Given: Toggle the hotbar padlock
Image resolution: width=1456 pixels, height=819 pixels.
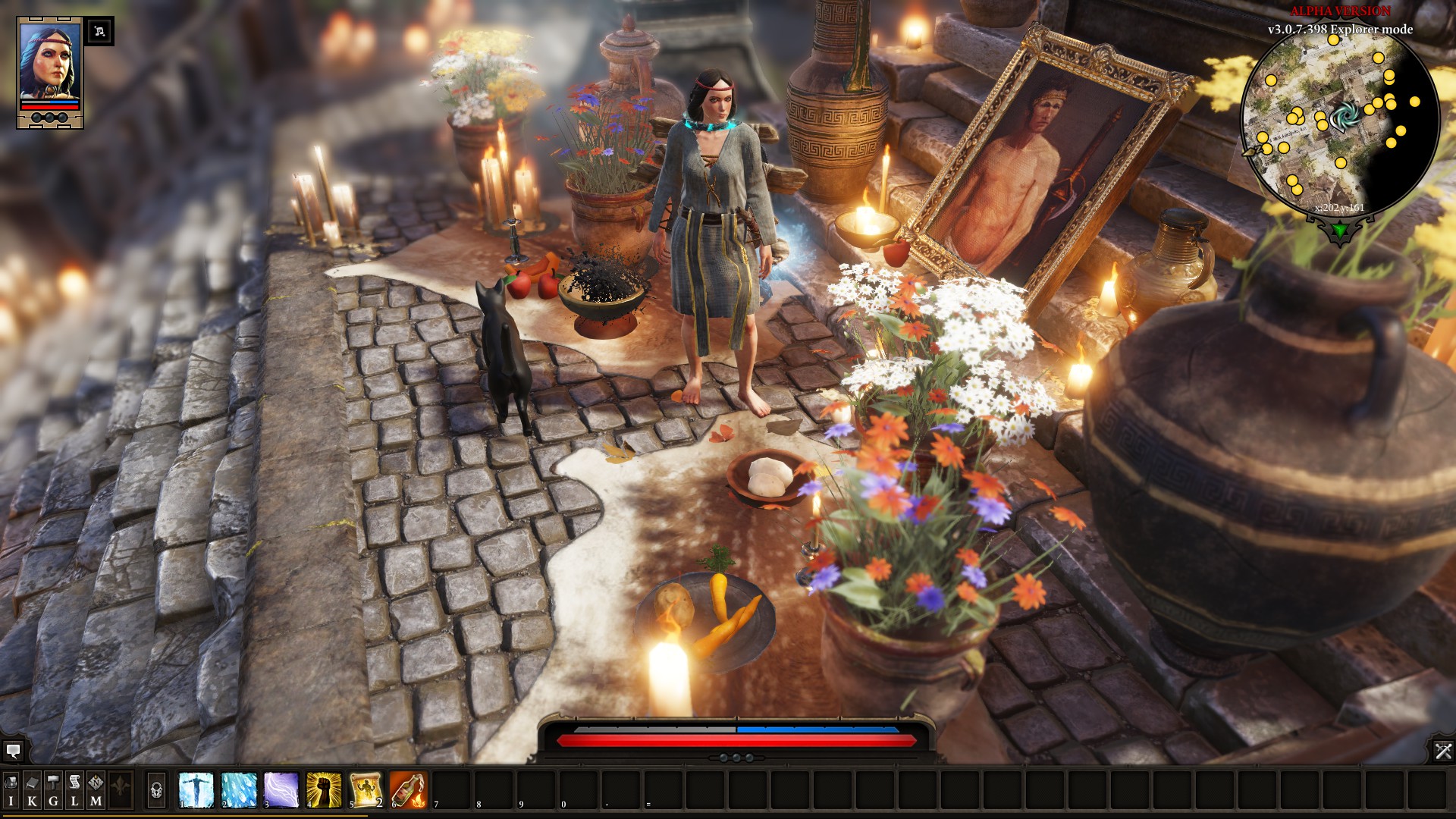Looking at the screenshot, I should tap(156, 790).
